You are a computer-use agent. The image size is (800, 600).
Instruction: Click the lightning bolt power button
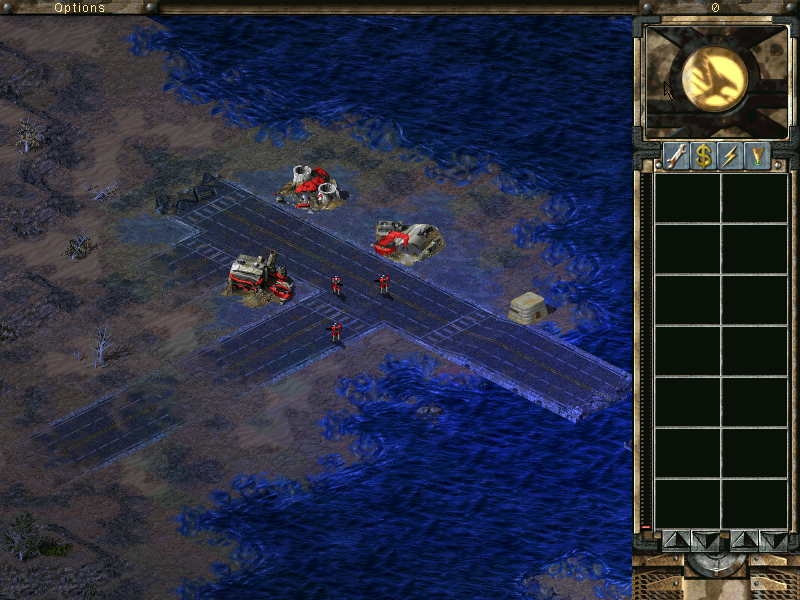730,156
